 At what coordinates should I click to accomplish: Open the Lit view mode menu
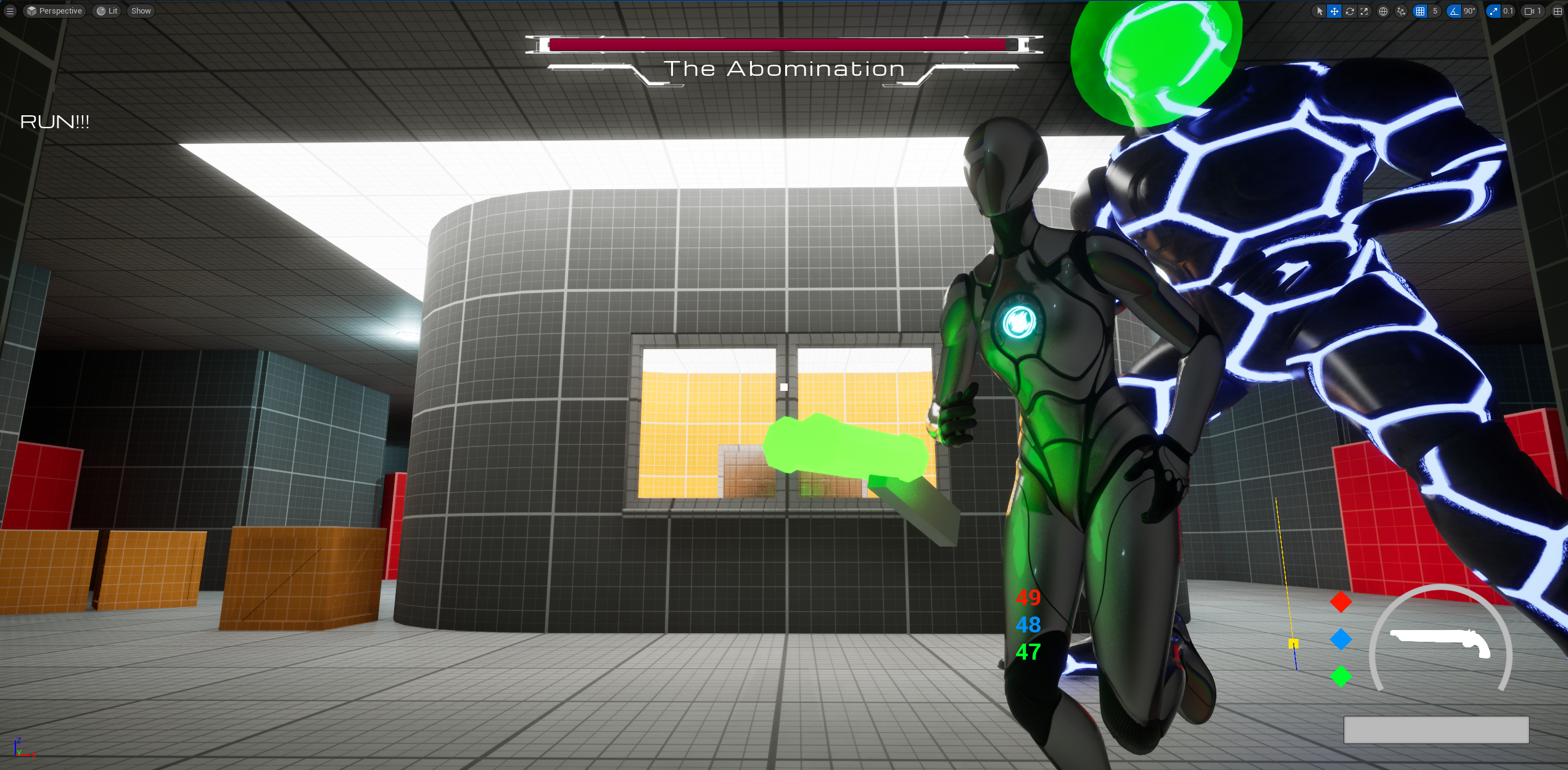click(107, 11)
